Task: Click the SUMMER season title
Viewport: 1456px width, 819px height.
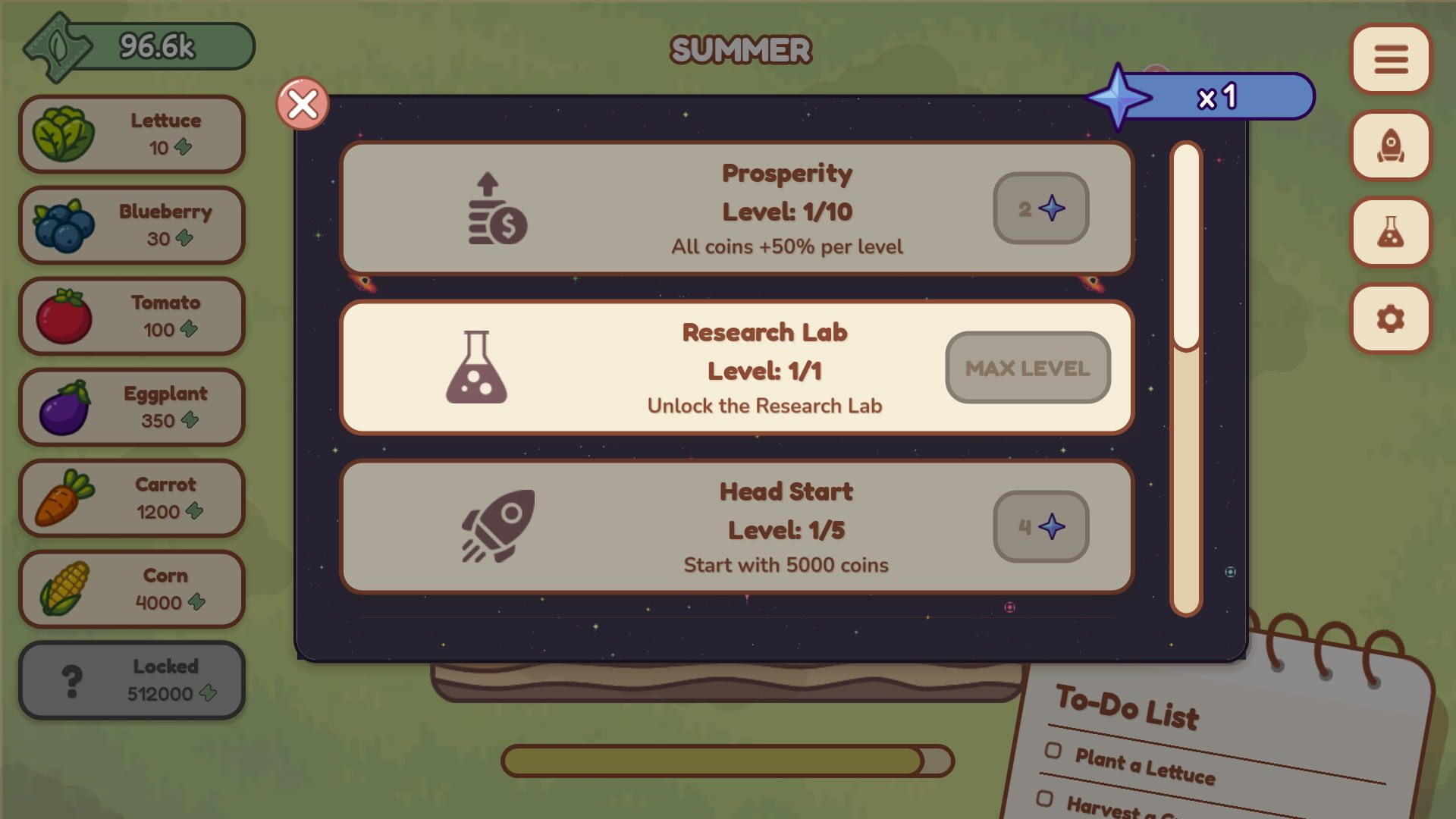Action: pyautogui.click(x=739, y=50)
